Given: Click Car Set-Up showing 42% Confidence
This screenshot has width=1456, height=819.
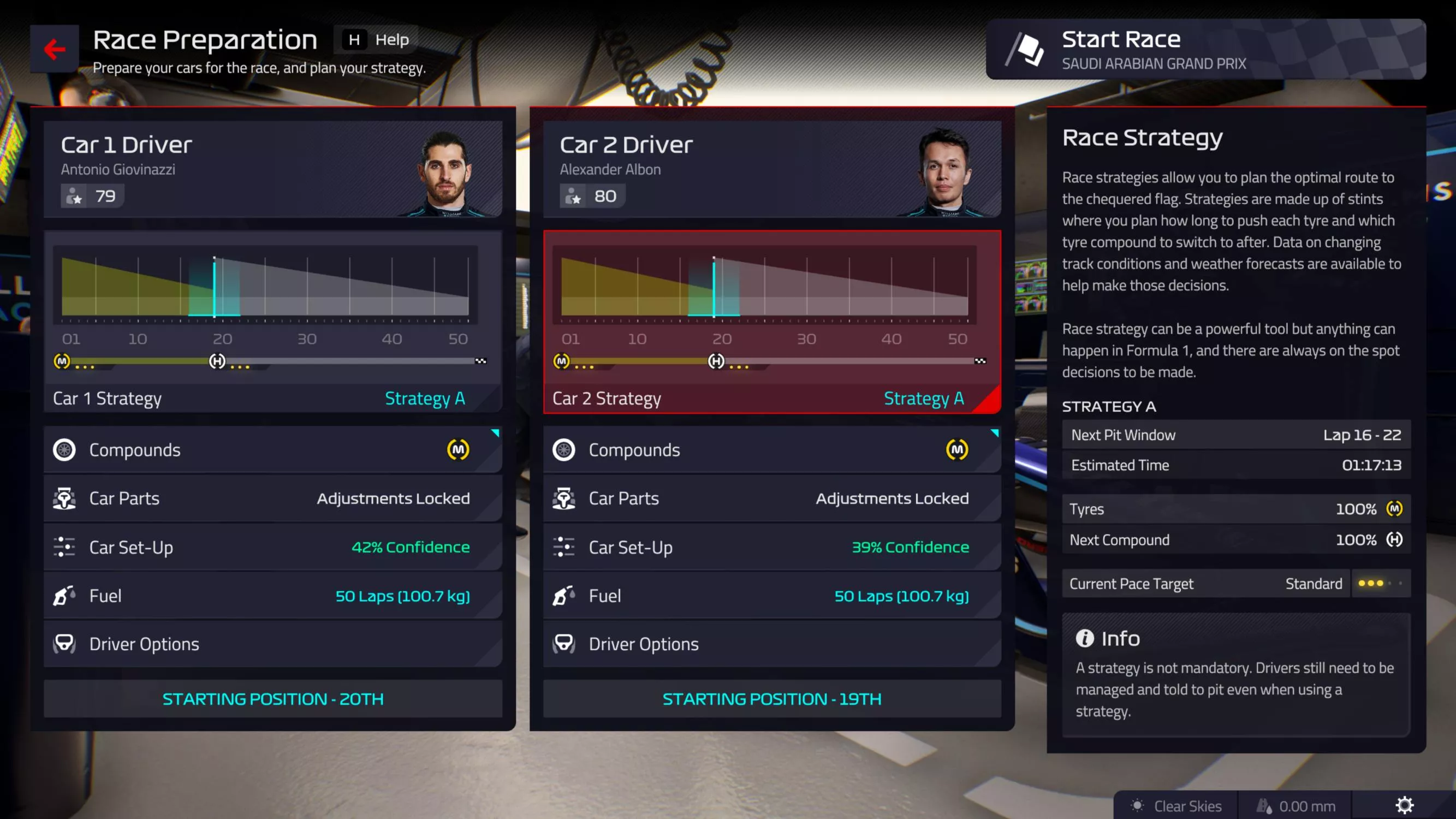Looking at the screenshot, I should point(273,547).
